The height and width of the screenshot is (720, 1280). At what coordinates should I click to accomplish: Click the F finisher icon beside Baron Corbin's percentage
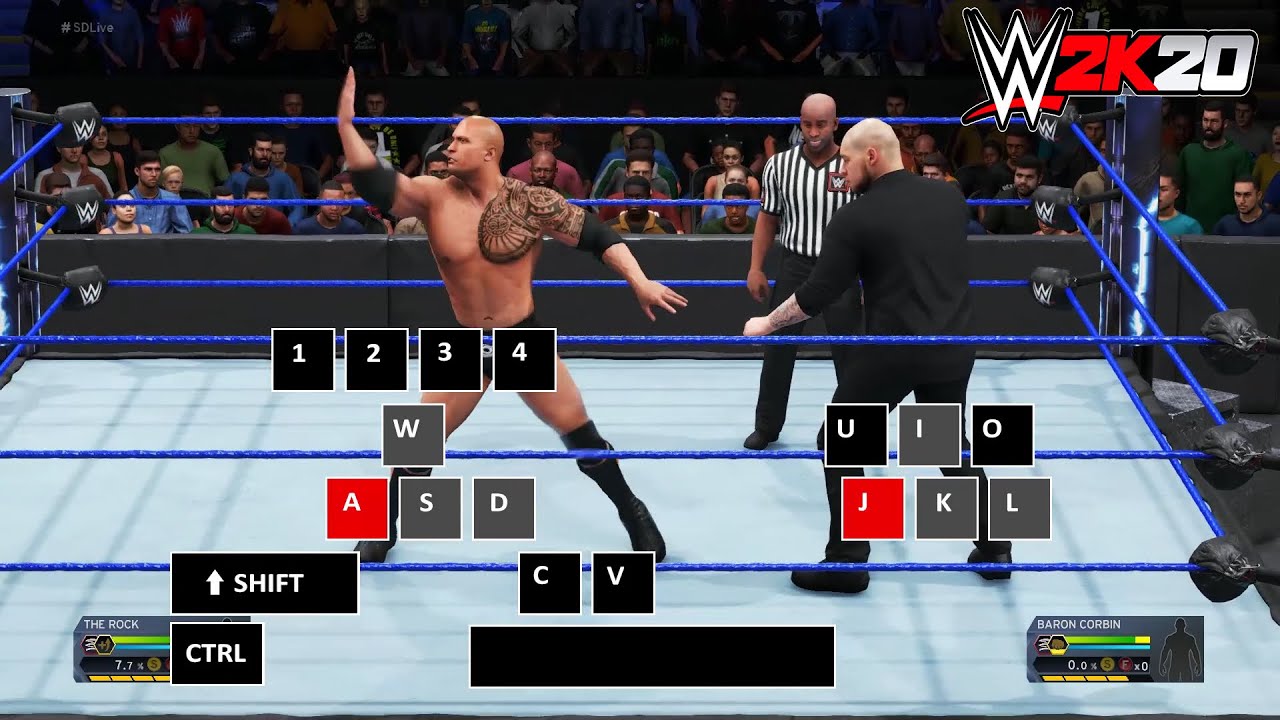(x=1125, y=664)
